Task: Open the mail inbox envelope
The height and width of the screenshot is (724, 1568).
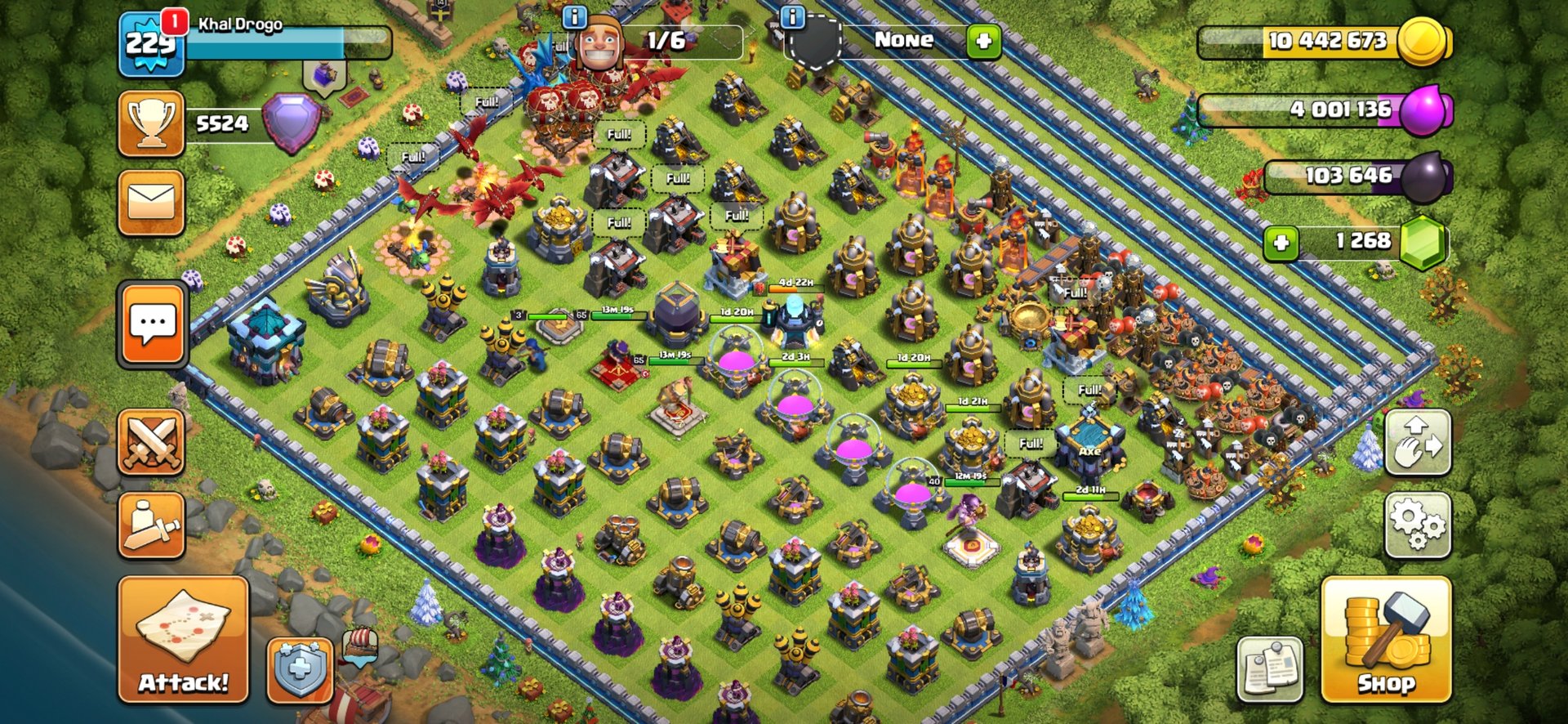Action: click(x=151, y=203)
